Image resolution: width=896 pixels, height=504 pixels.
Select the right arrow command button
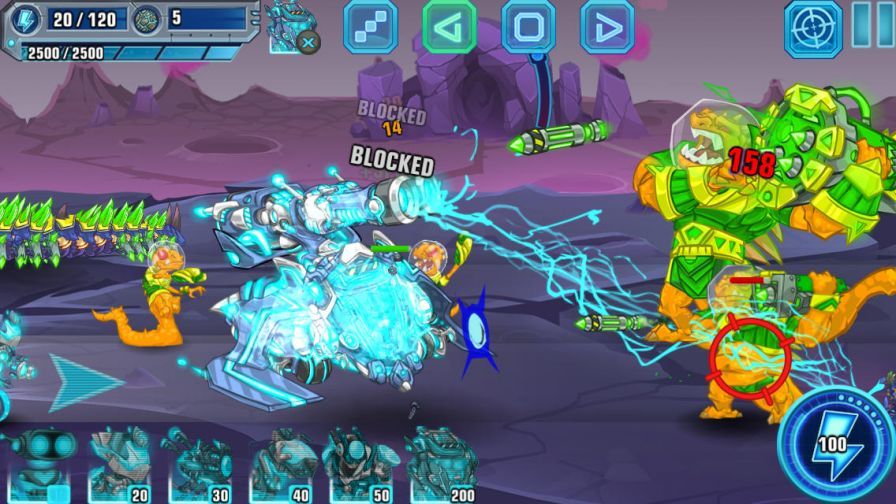607,26
